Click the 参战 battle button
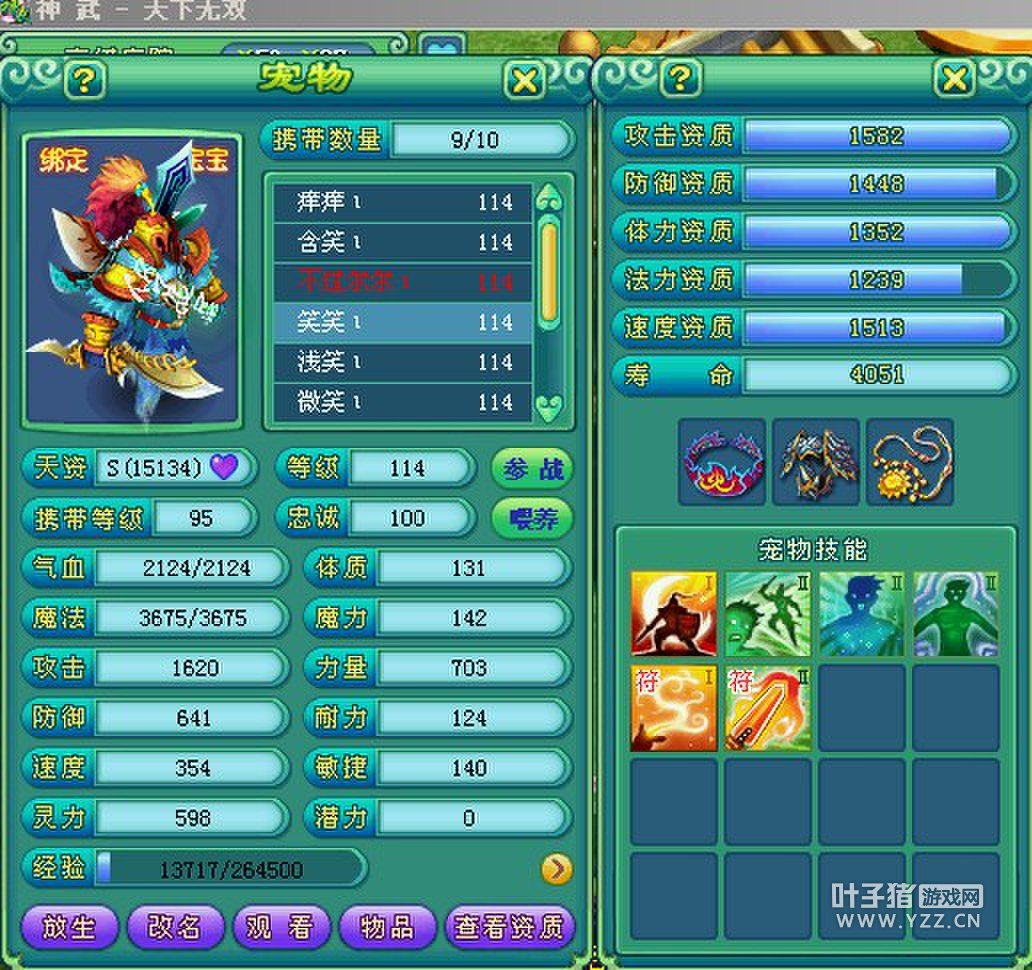 [x=532, y=468]
